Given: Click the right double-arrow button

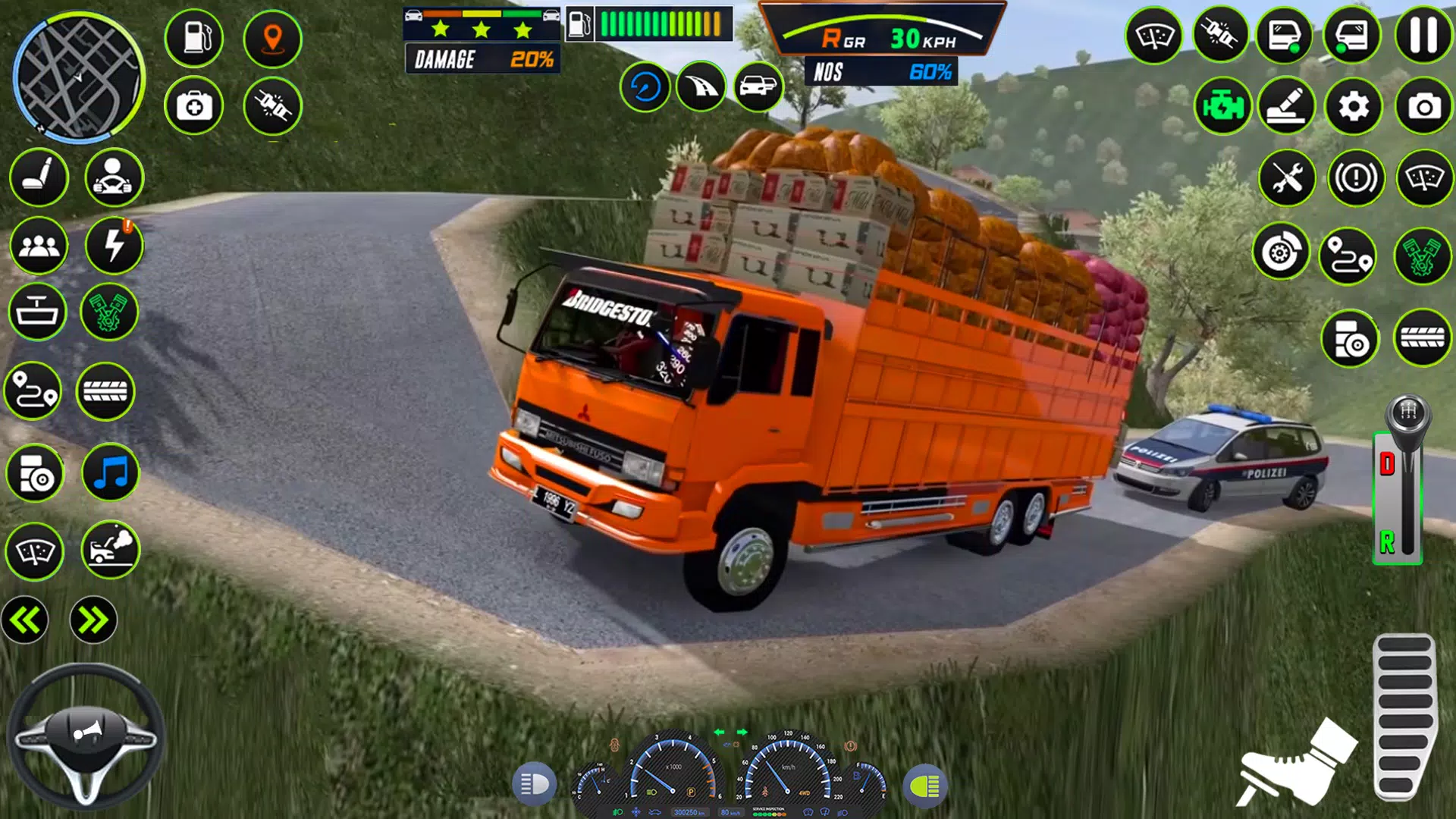Looking at the screenshot, I should pyautogui.click(x=93, y=620).
